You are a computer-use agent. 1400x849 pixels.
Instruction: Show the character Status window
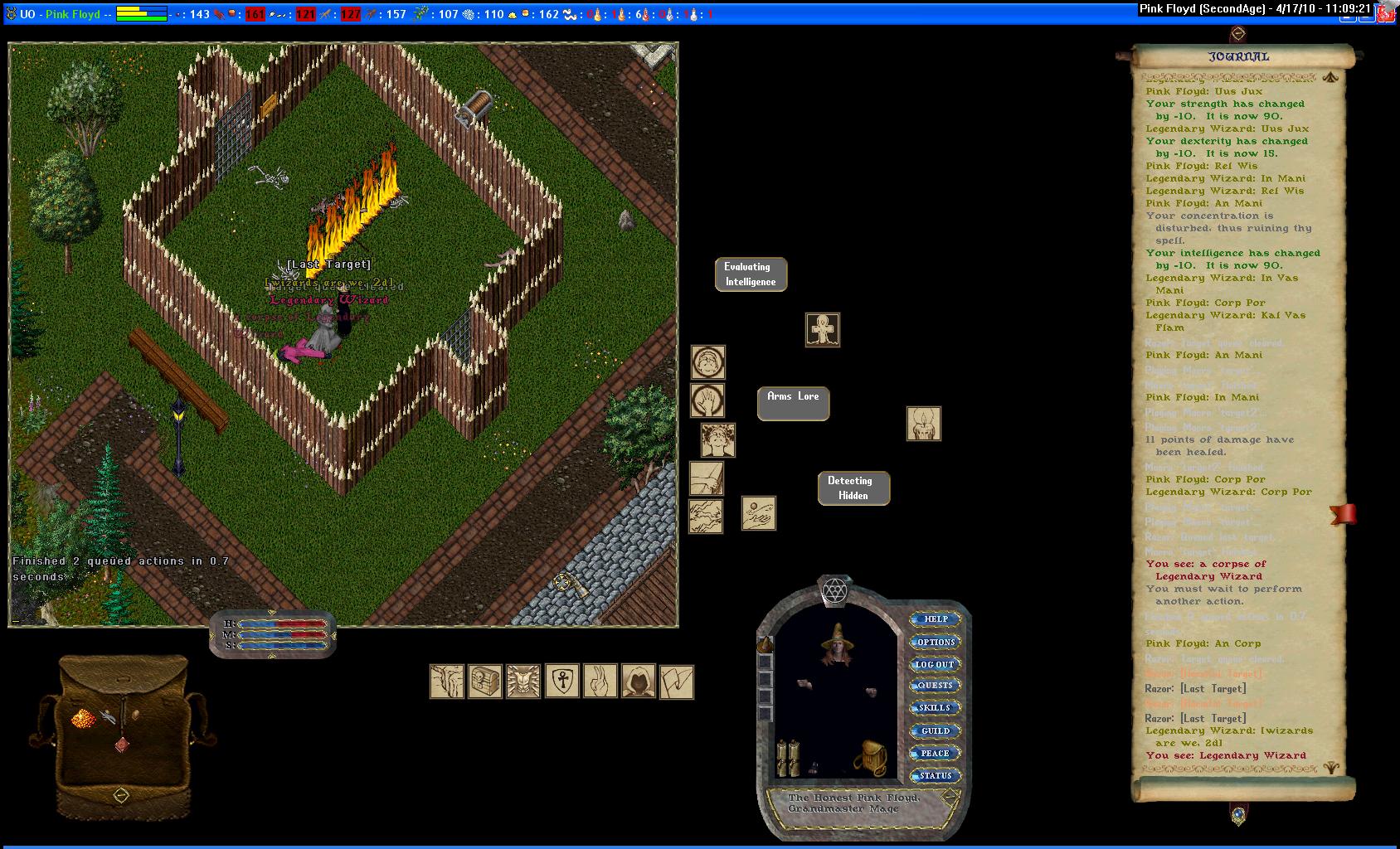935,776
